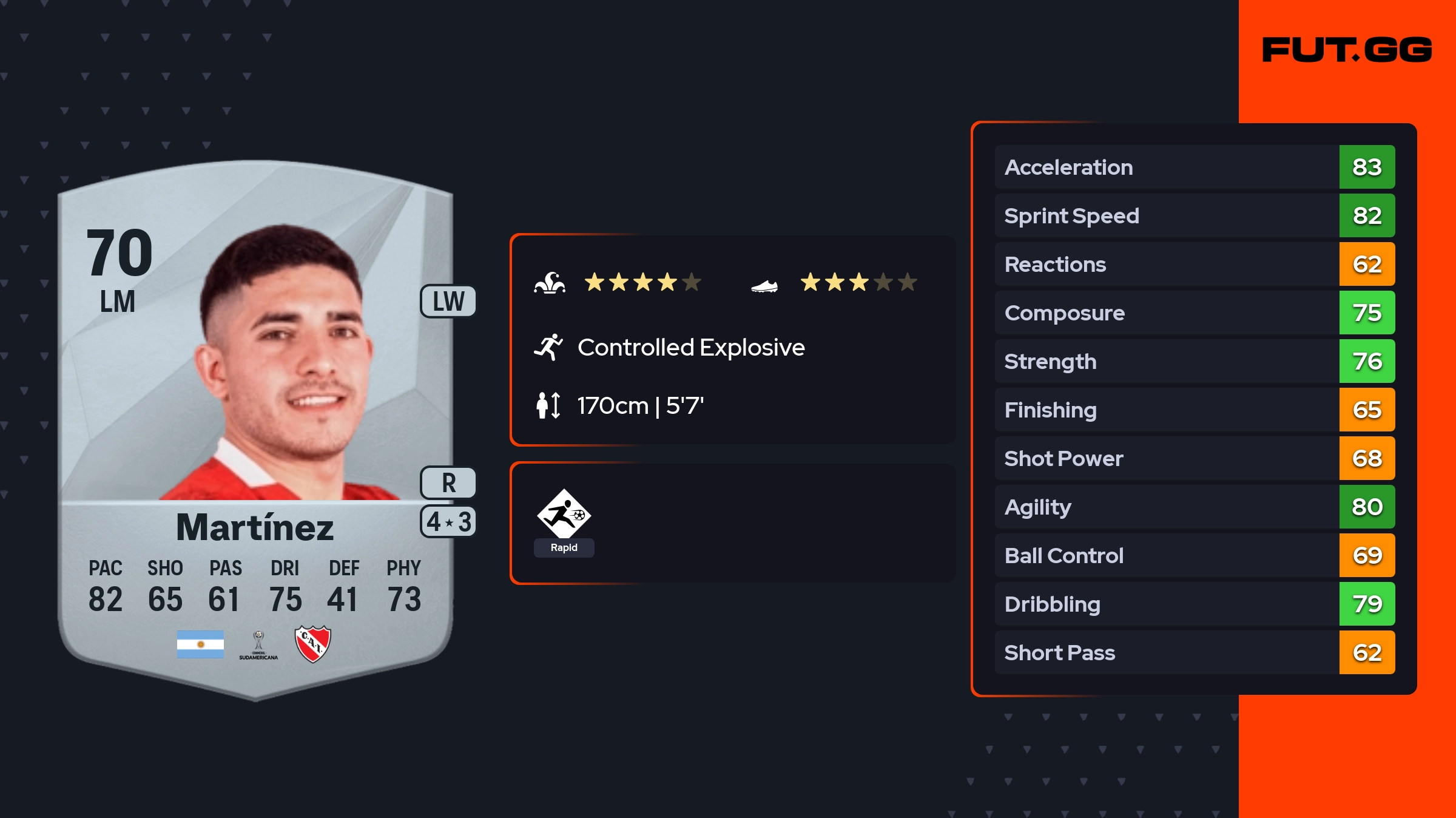The image size is (1456, 818).
Task: Click the 170cm height info line
Action: 639,405
